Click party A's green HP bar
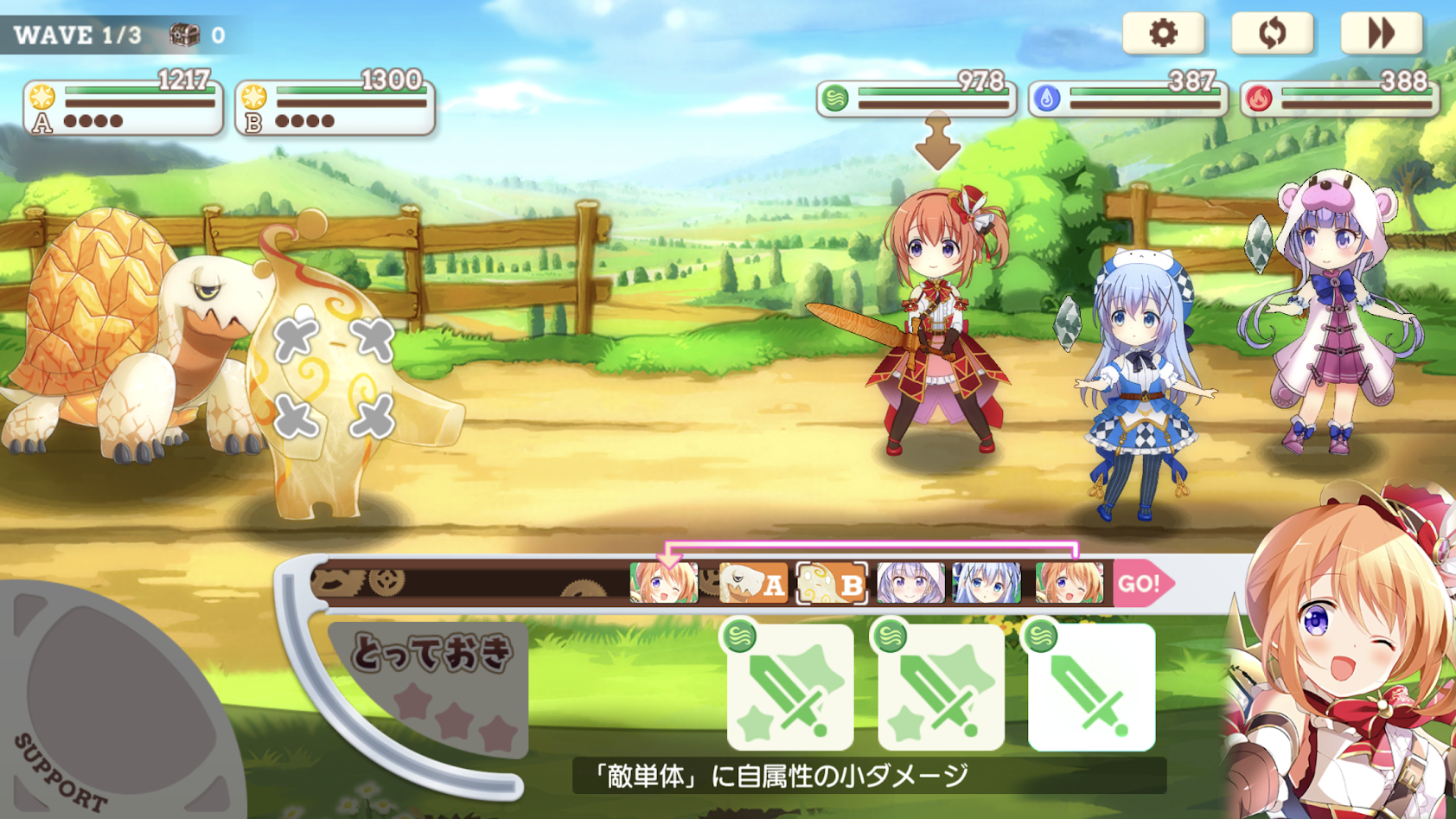 click(x=138, y=90)
